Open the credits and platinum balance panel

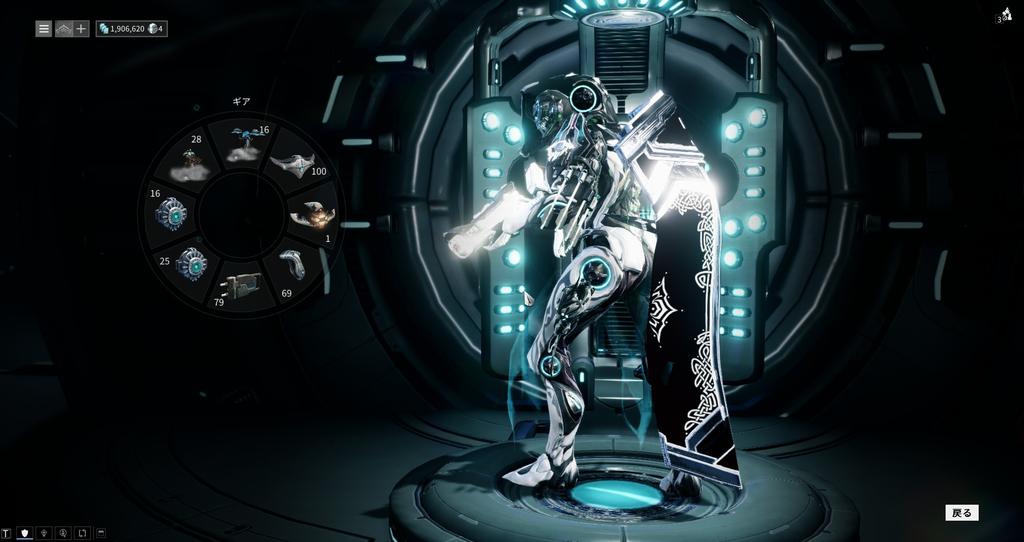point(131,29)
